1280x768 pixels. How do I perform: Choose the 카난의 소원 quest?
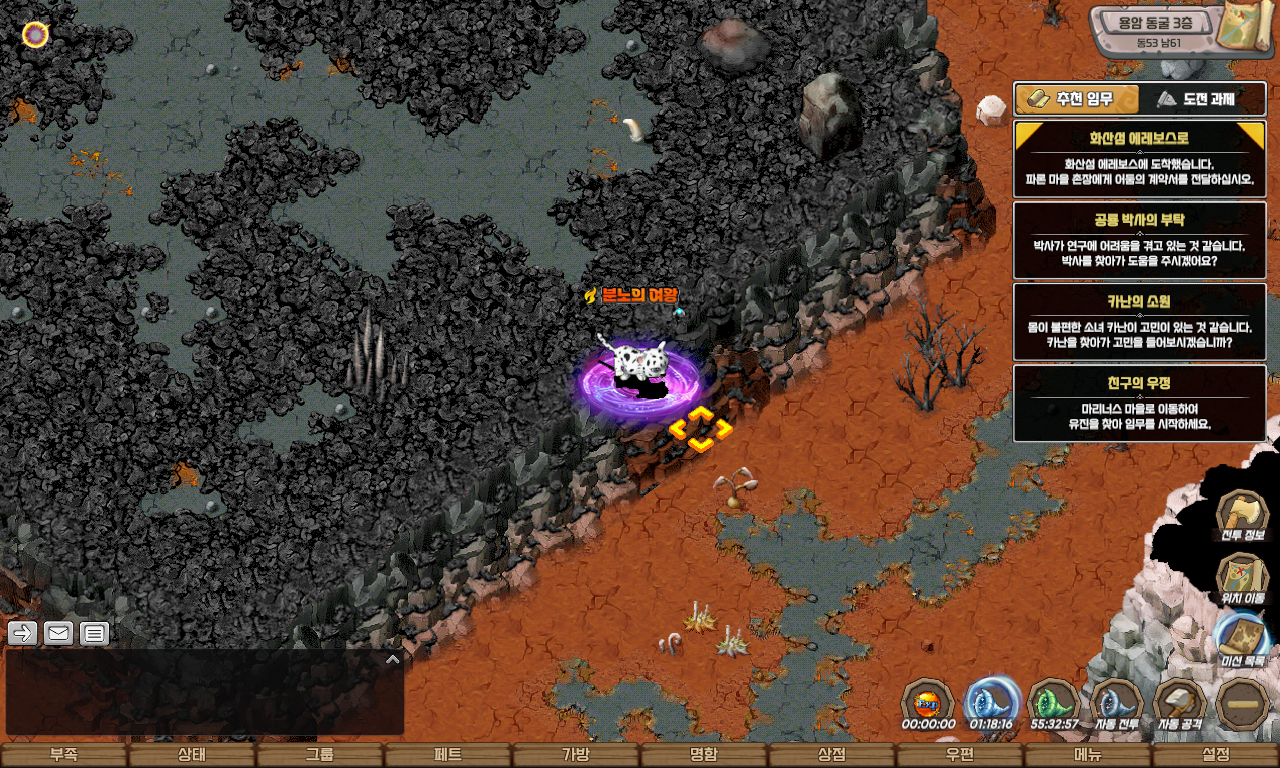(1139, 321)
